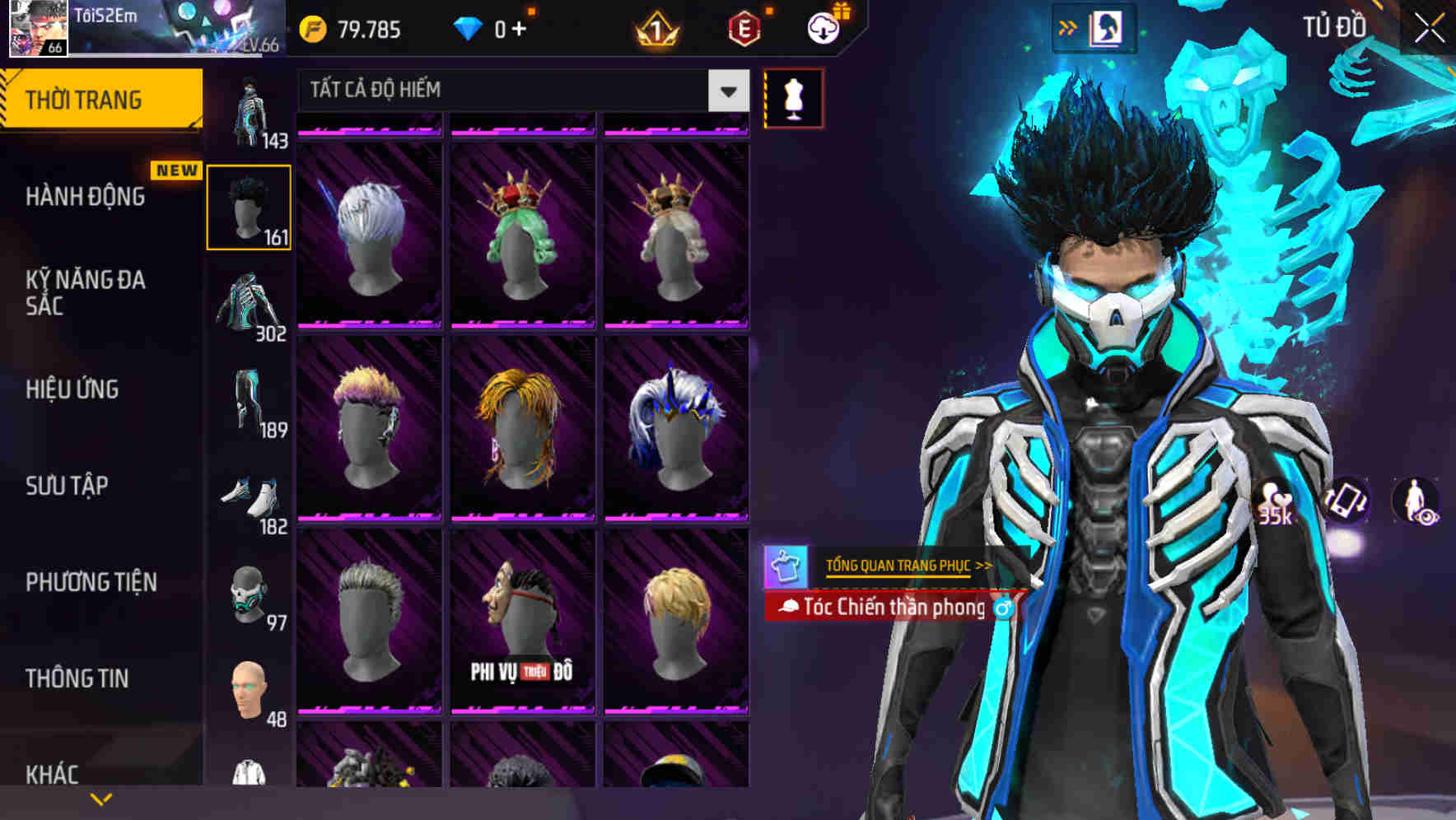The image size is (1456, 820).
Task: Select the hairstyles category icon labeled 161
Action: 247,207
